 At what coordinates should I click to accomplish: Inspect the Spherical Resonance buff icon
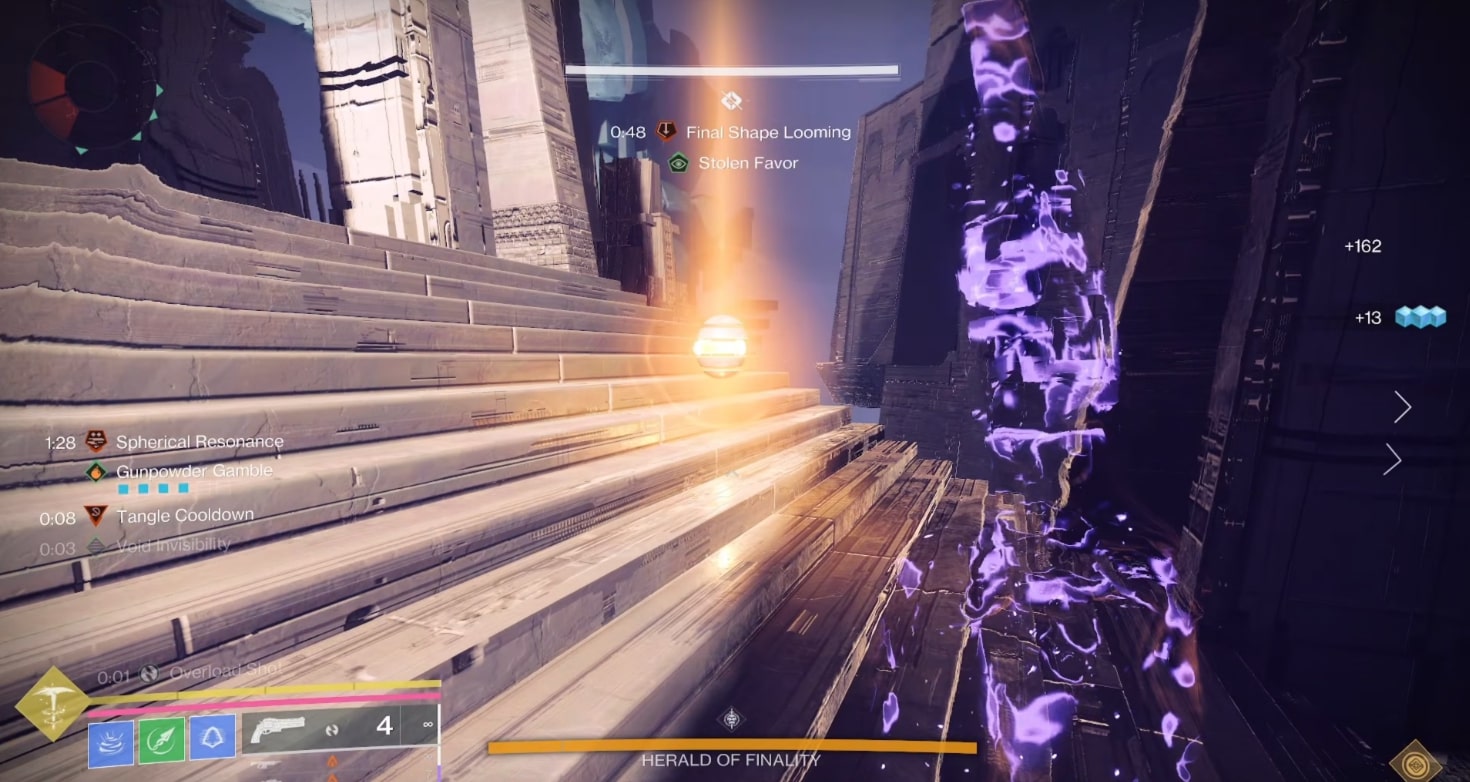point(96,441)
